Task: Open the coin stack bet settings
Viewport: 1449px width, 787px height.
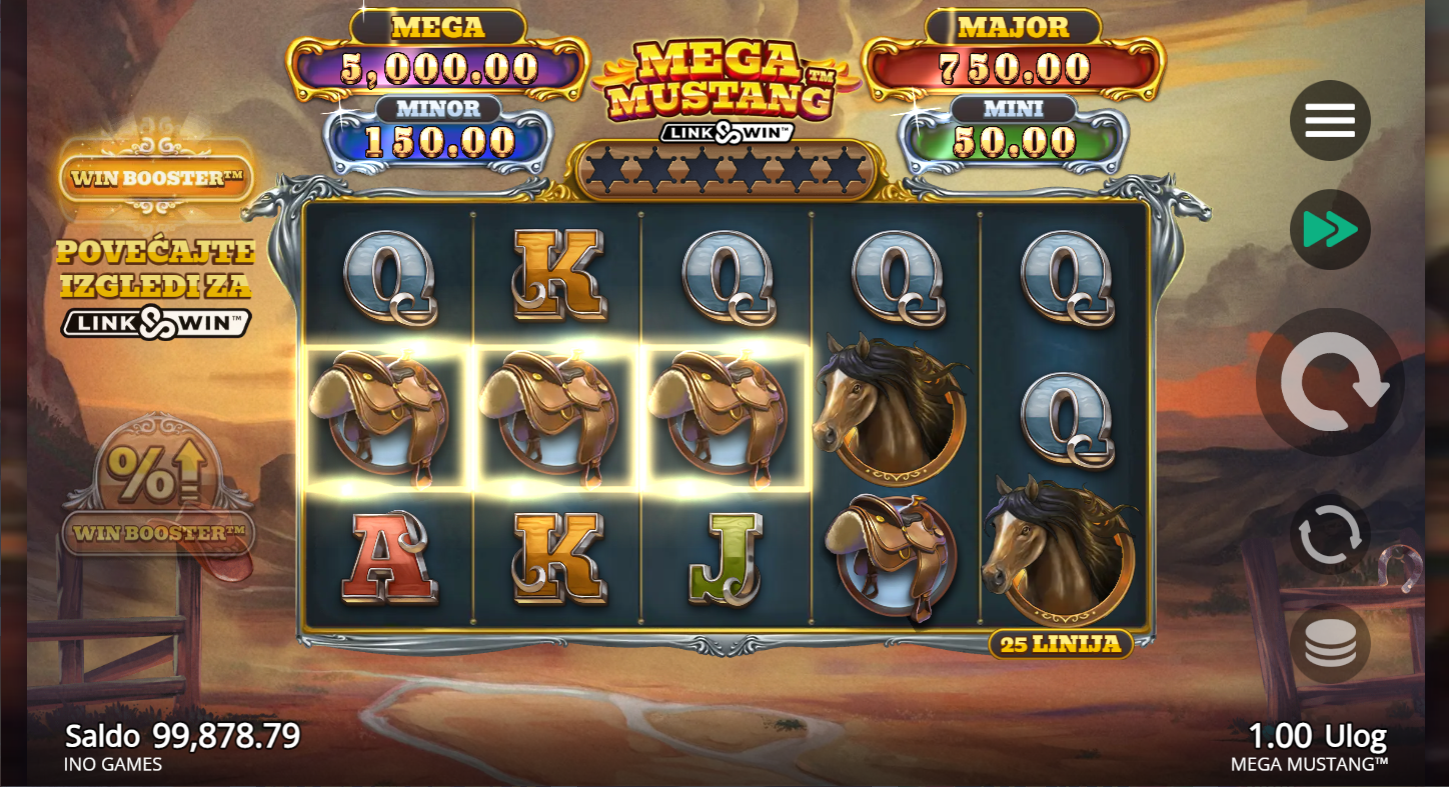Action: tap(1330, 644)
